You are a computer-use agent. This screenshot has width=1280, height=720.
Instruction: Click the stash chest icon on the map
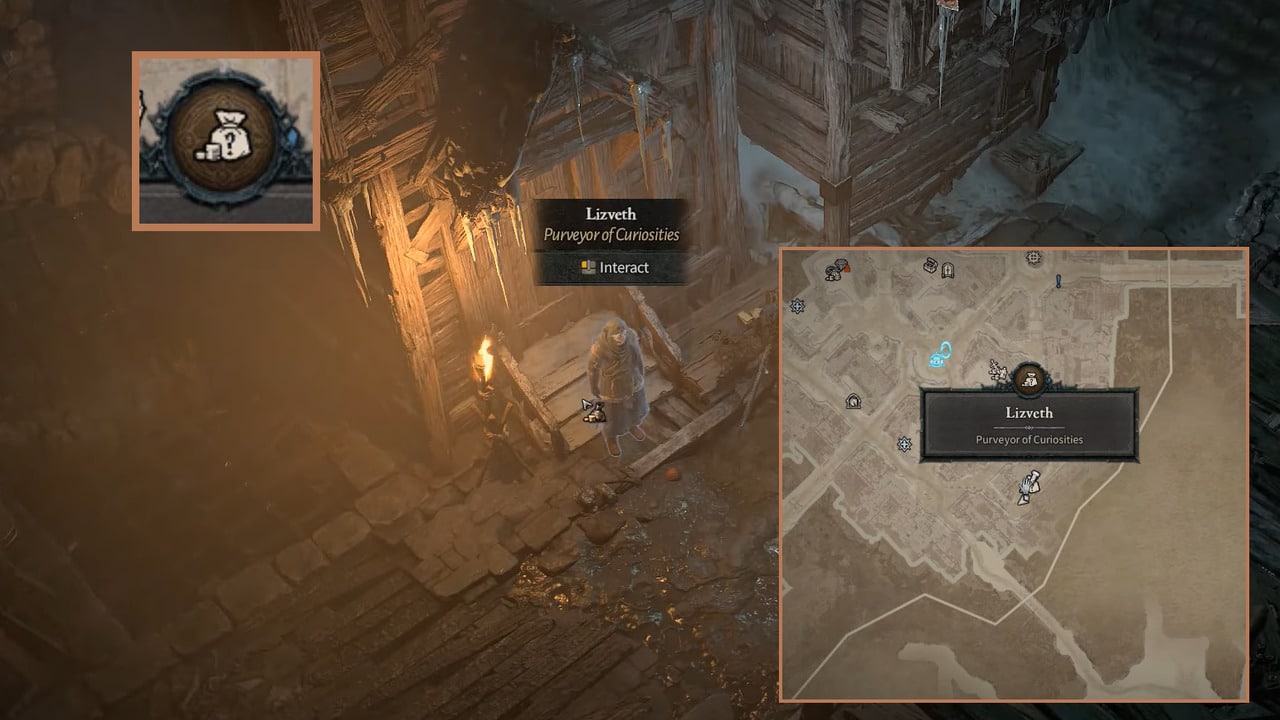(928, 266)
